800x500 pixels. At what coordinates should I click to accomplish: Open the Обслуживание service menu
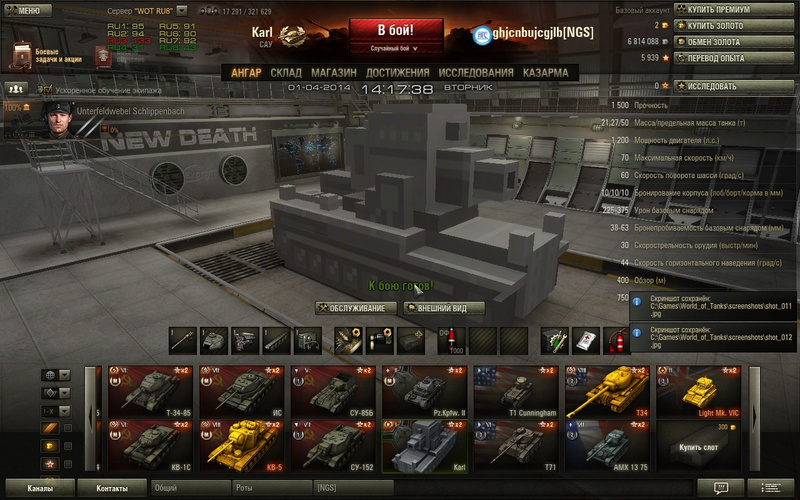tap(357, 308)
